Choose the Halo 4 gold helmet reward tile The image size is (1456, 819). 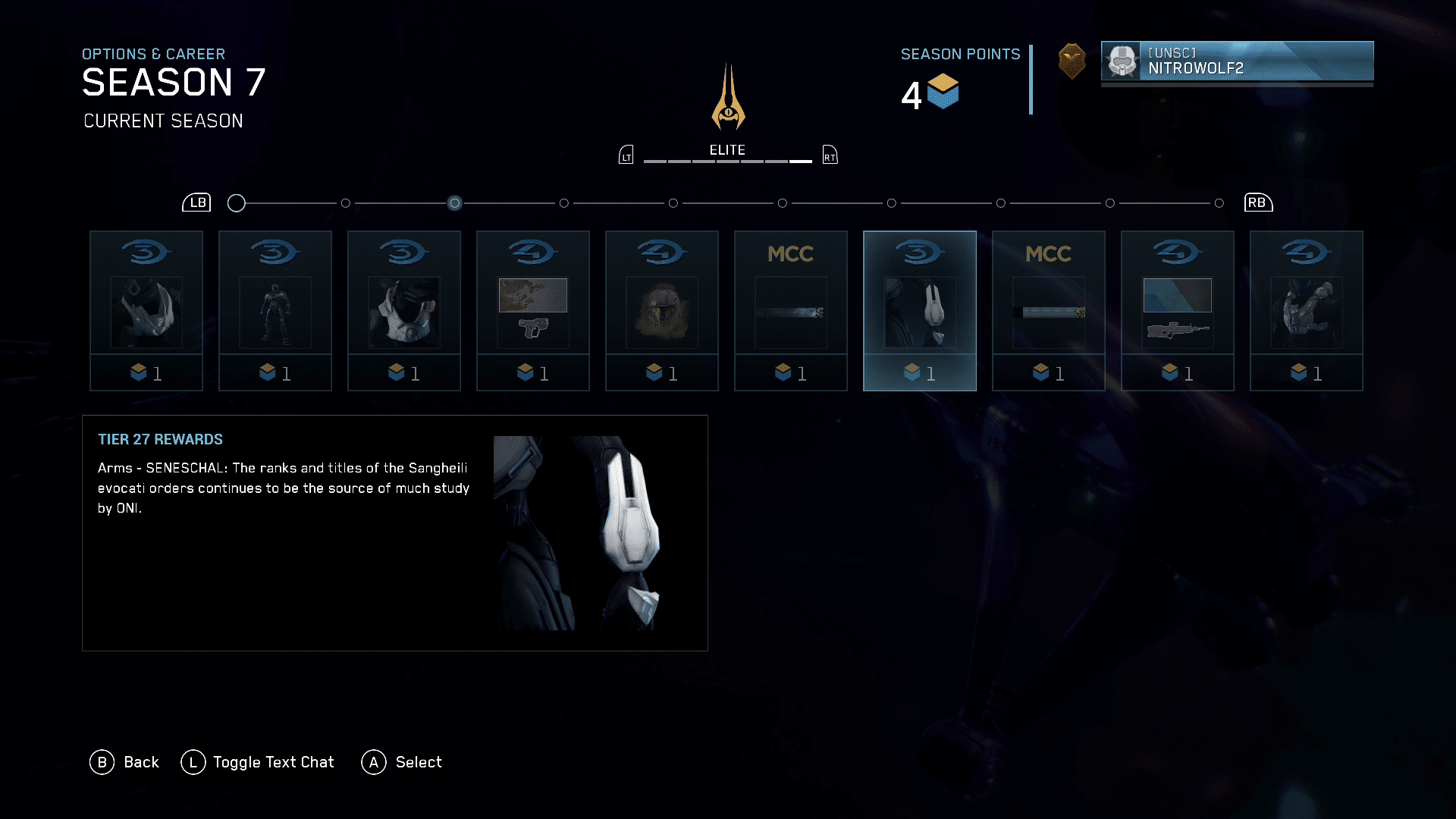click(662, 311)
